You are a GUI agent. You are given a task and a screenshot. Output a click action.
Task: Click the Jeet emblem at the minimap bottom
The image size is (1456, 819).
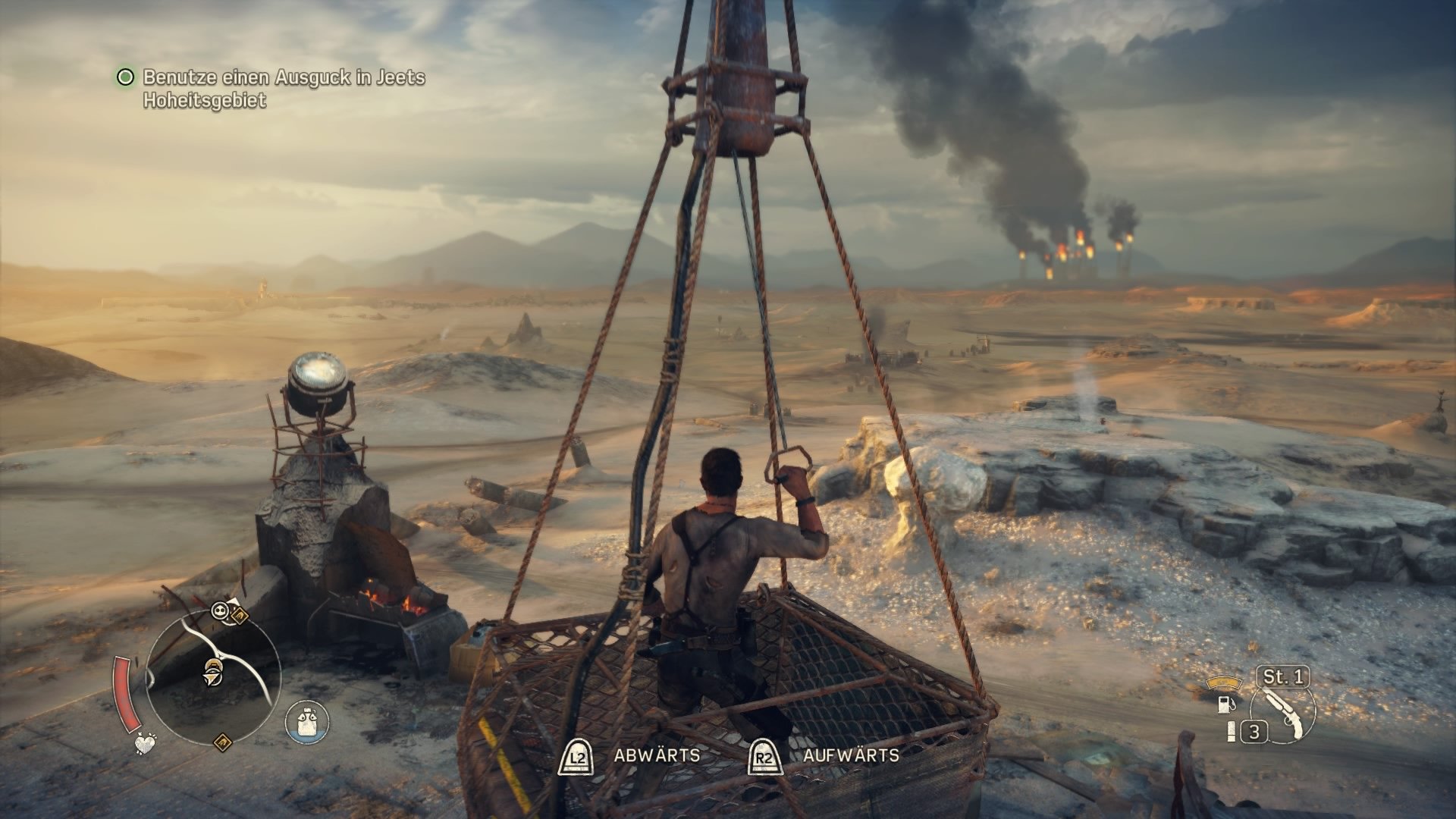click(x=224, y=742)
